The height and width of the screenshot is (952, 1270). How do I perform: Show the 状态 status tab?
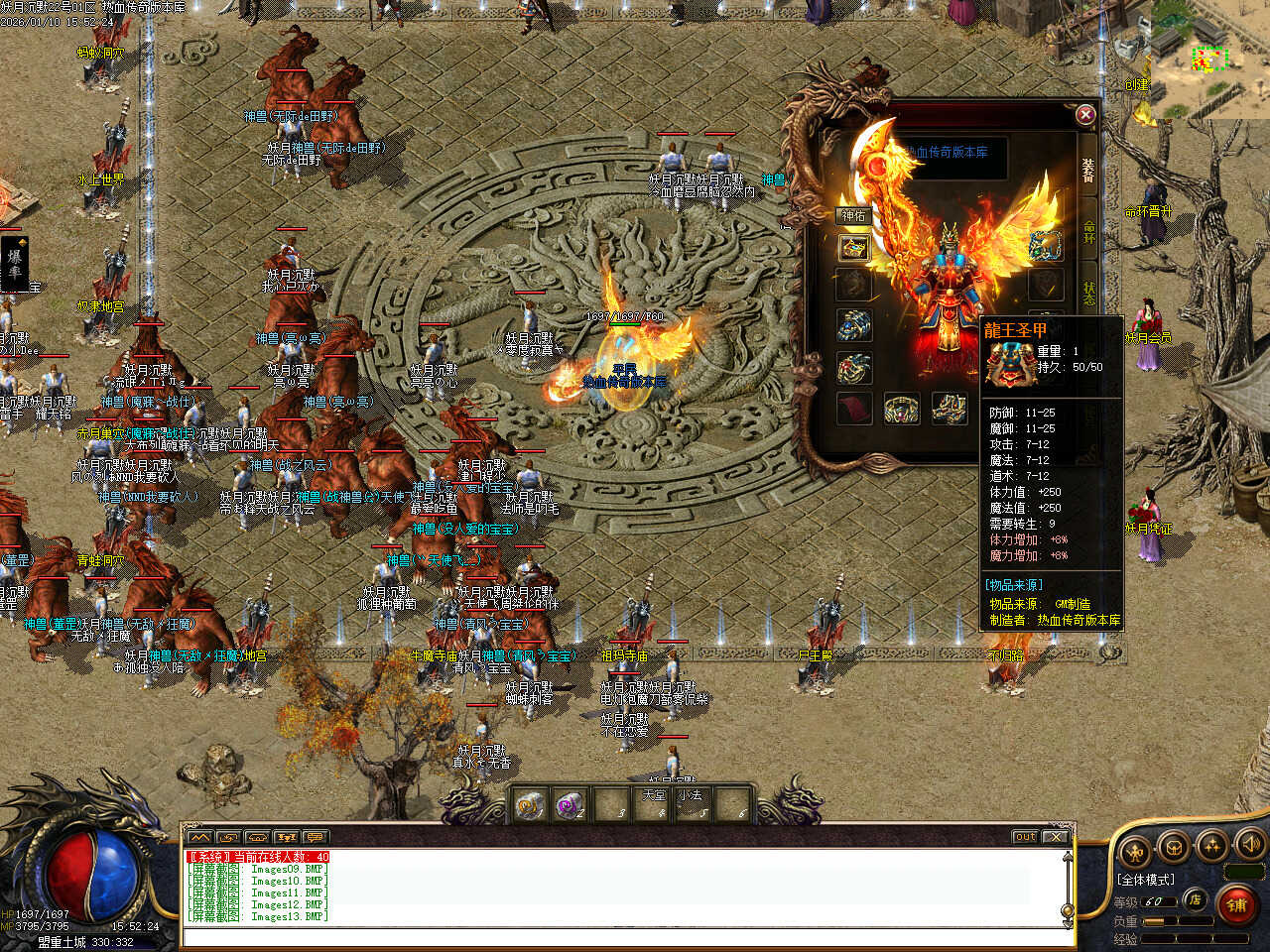[x=1089, y=294]
